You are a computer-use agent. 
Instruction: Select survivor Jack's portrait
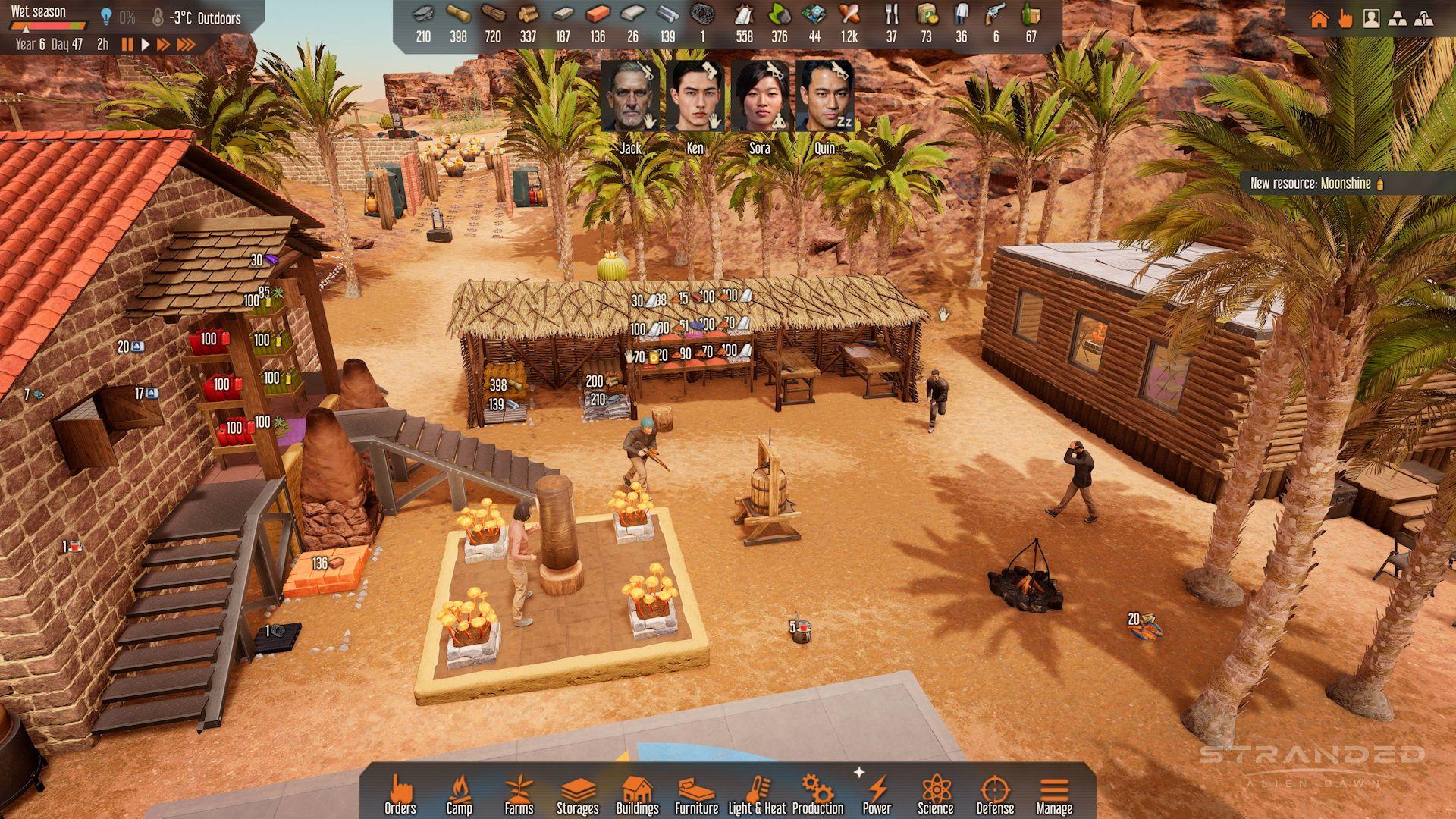630,97
